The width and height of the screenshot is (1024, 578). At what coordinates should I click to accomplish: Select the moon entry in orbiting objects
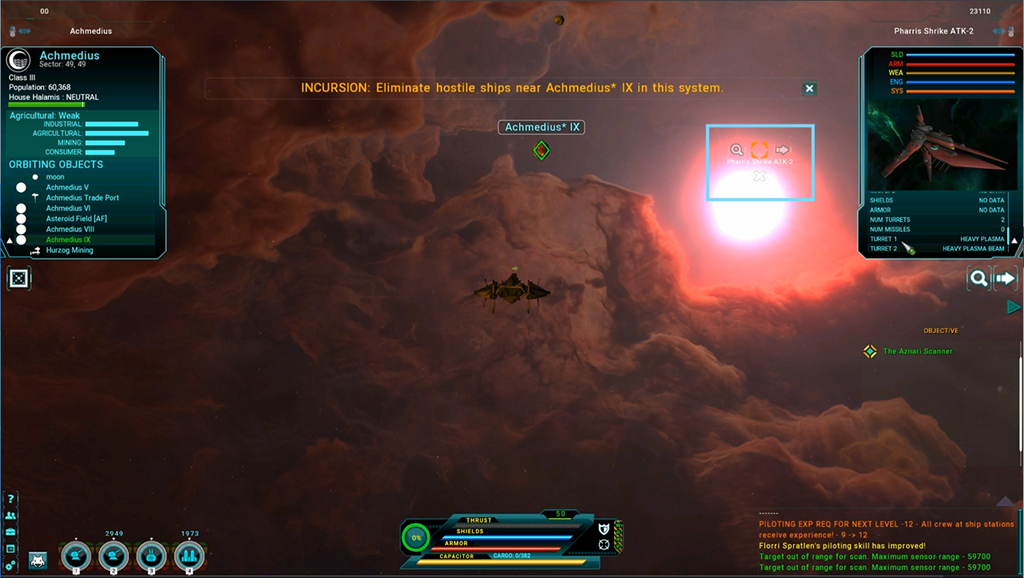55,177
